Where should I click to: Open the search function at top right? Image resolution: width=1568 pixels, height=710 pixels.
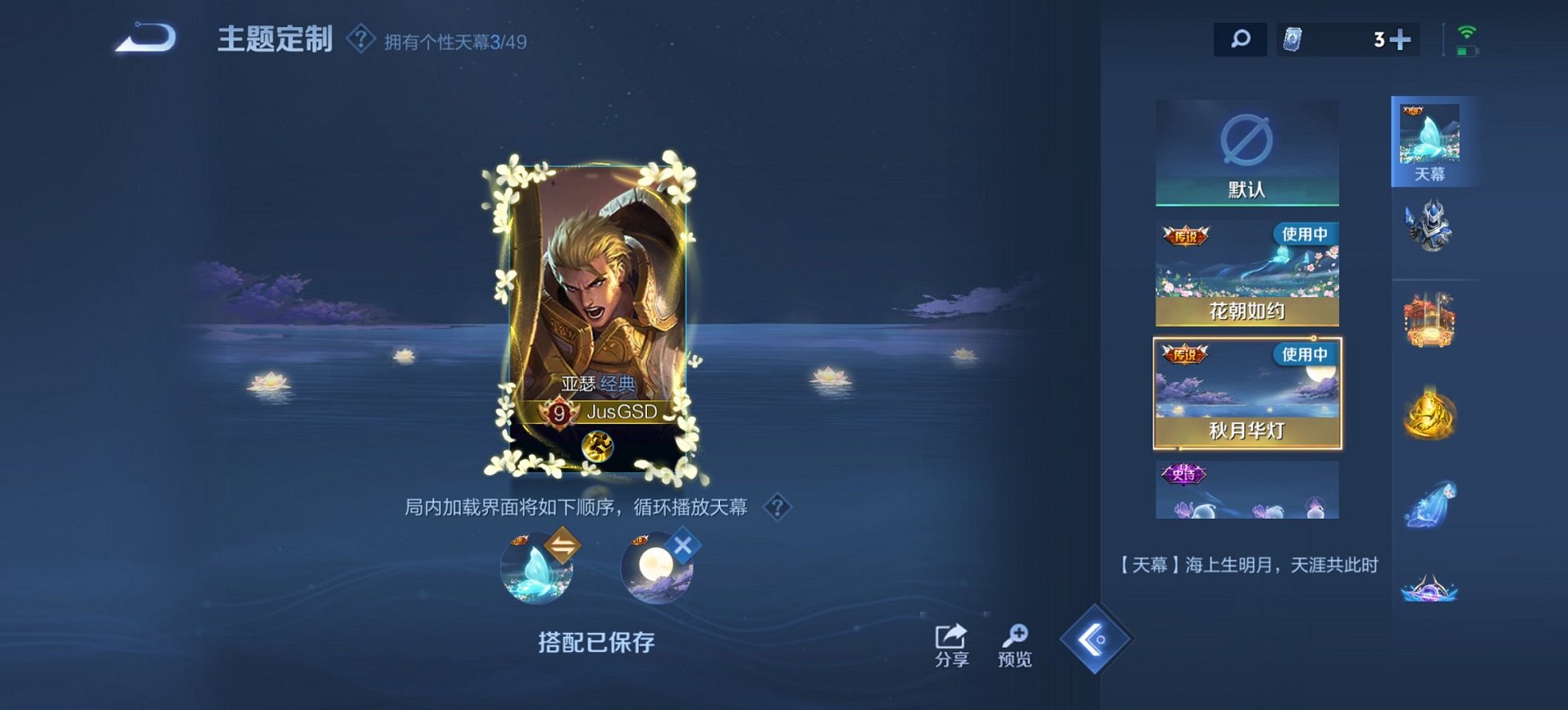click(x=1242, y=37)
